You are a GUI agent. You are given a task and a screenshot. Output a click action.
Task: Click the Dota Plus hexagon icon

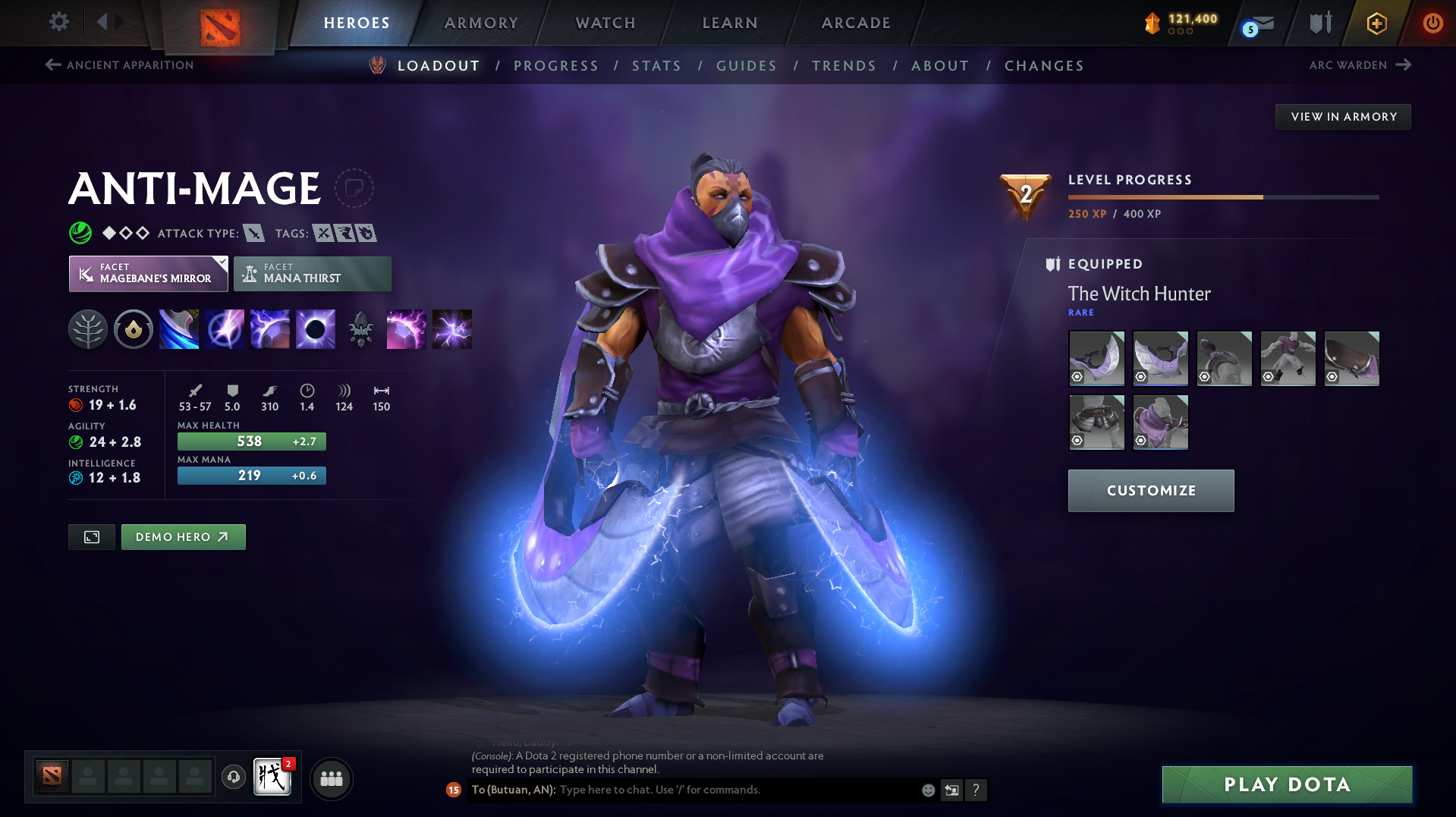click(x=1376, y=23)
